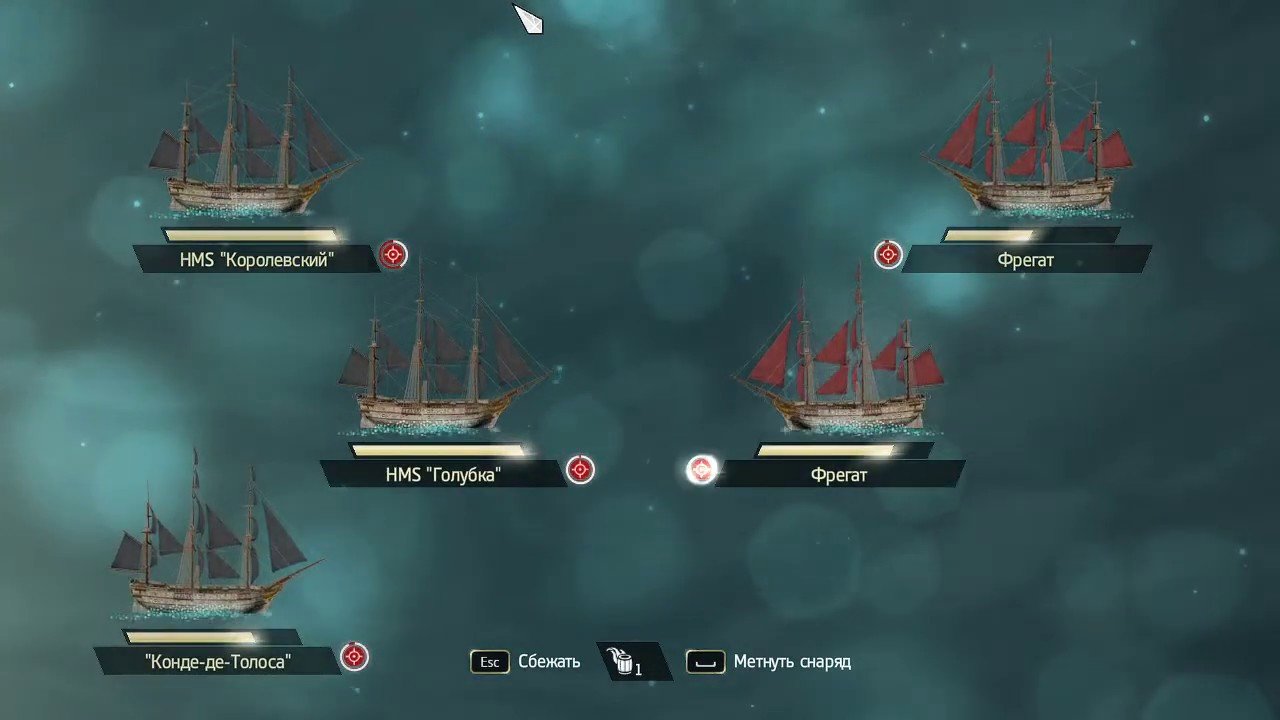The height and width of the screenshot is (720, 1280).
Task: Click the glowing white highlighted target icon
Action: (702, 469)
